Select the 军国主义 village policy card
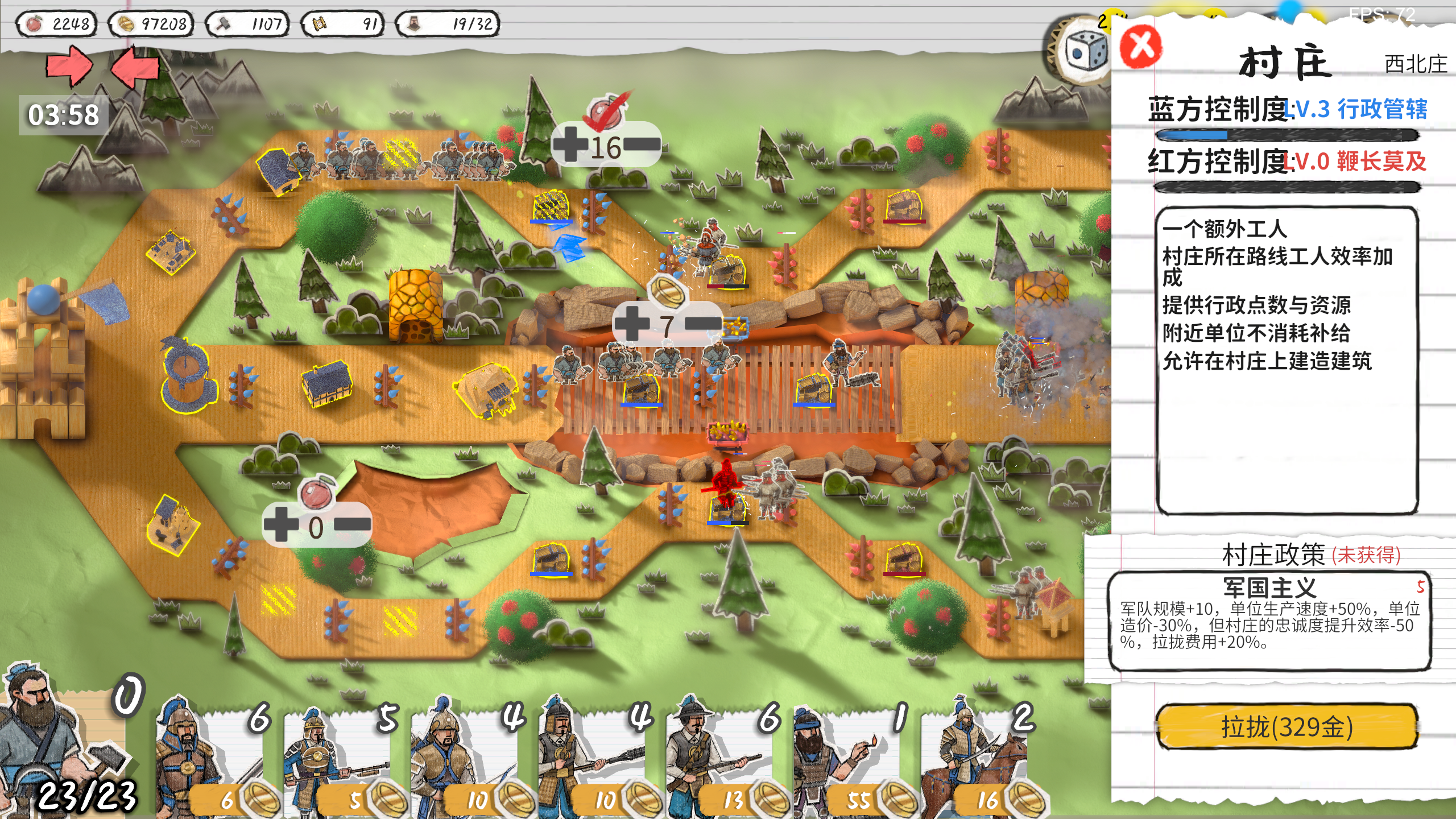1456x819 pixels. (x=1269, y=621)
